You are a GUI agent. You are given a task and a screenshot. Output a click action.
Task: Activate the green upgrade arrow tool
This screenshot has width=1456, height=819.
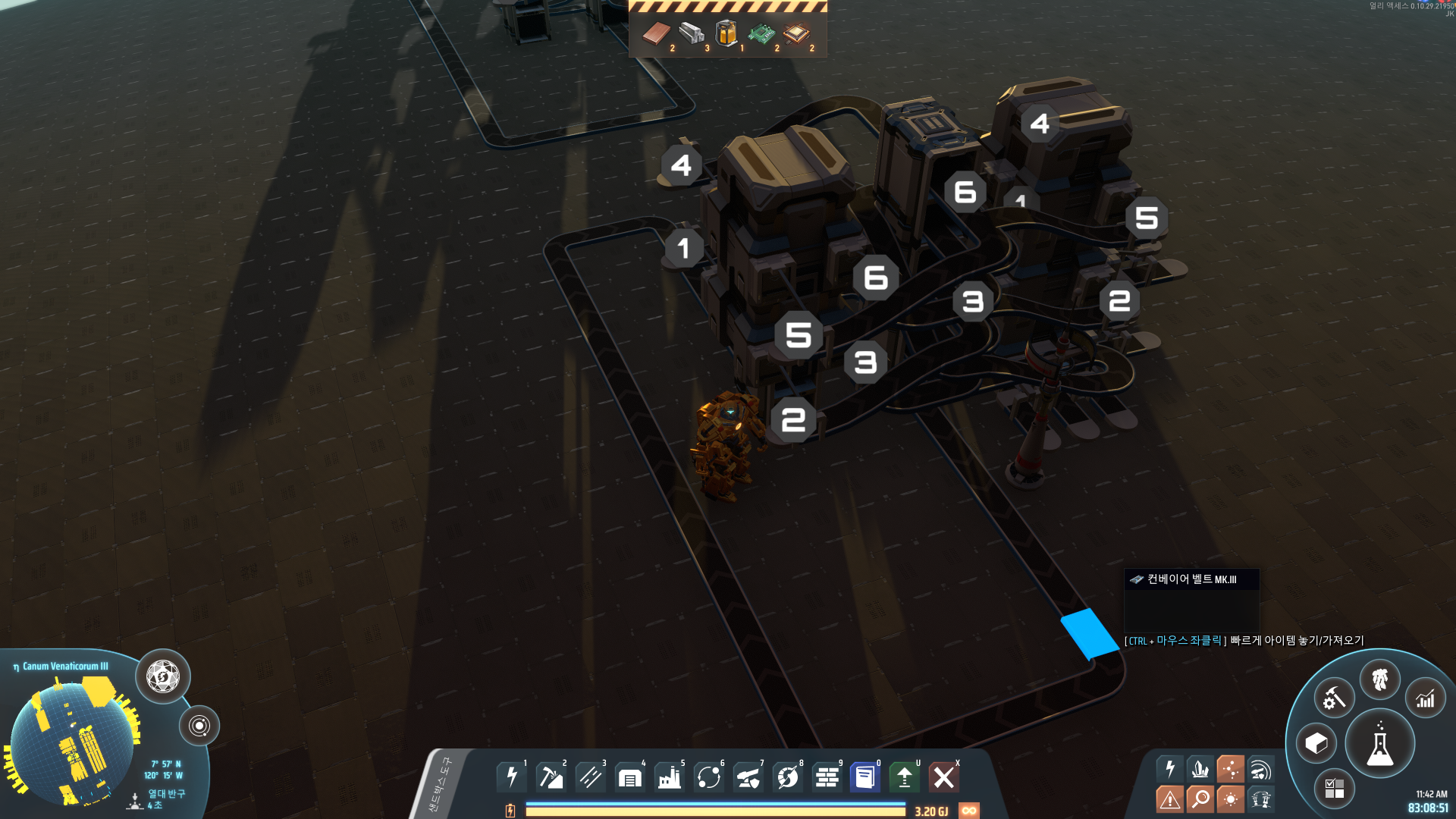904,777
